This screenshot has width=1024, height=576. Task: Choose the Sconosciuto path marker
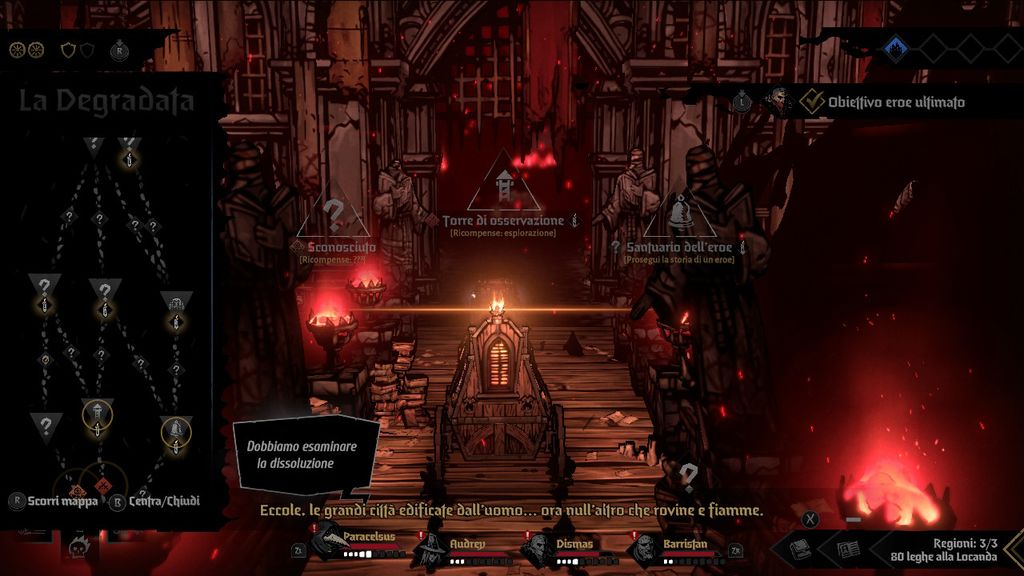334,216
